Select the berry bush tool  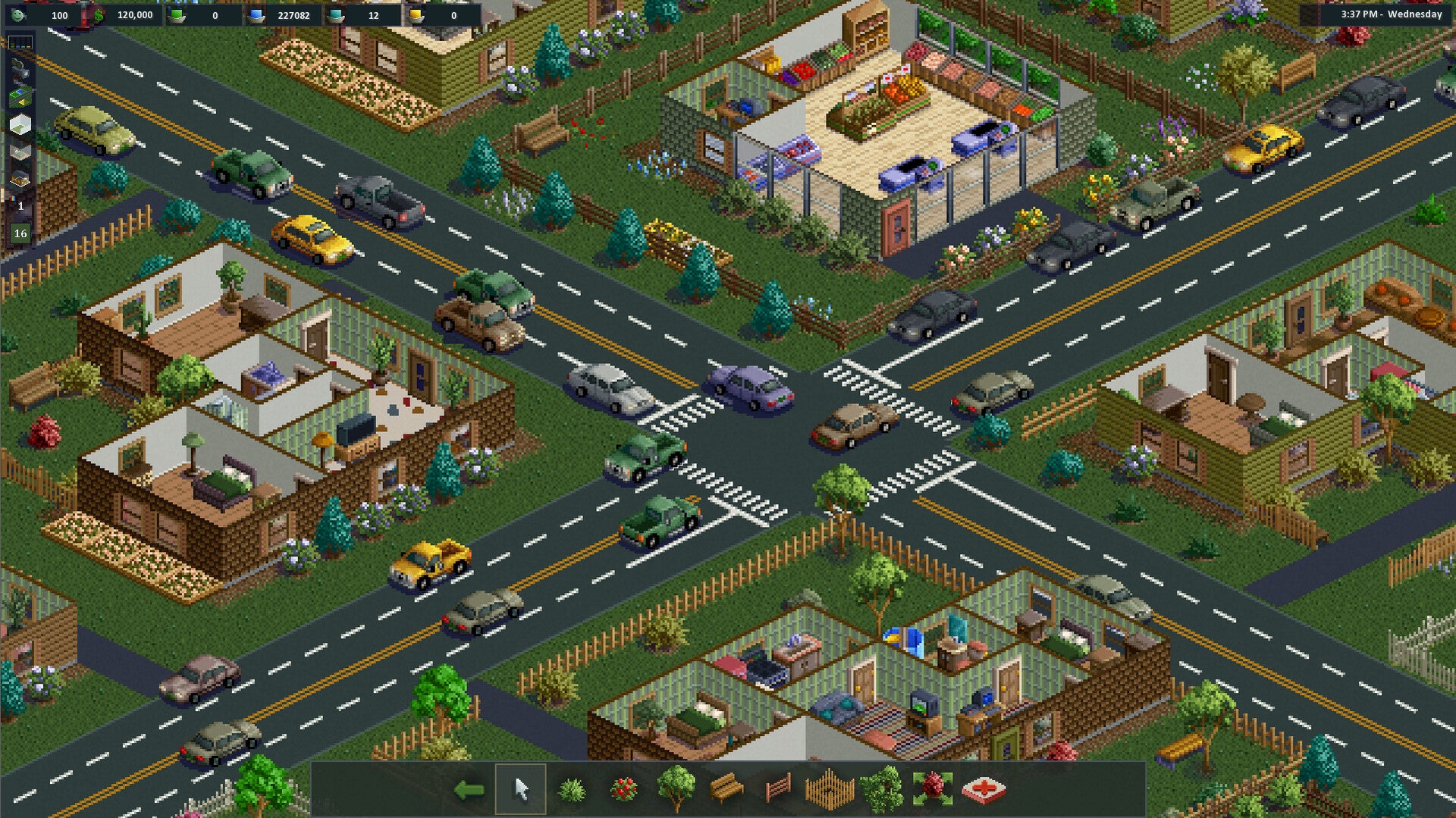624,788
